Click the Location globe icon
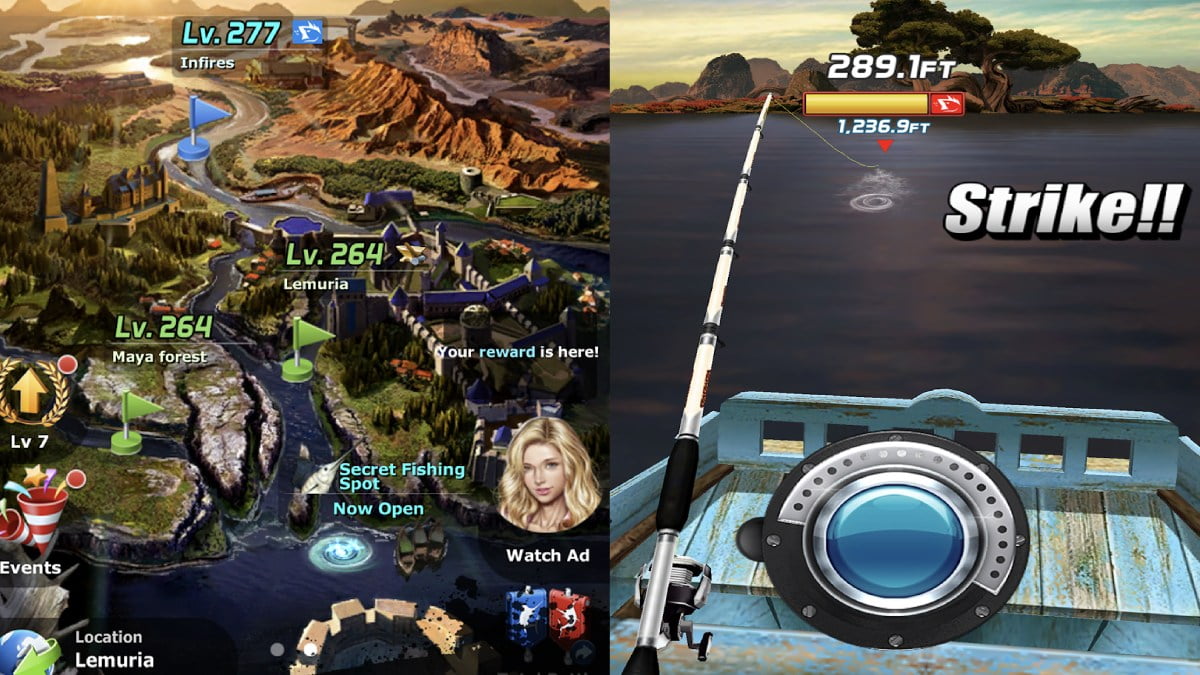The image size is (1200, 675). click(28, 652)
